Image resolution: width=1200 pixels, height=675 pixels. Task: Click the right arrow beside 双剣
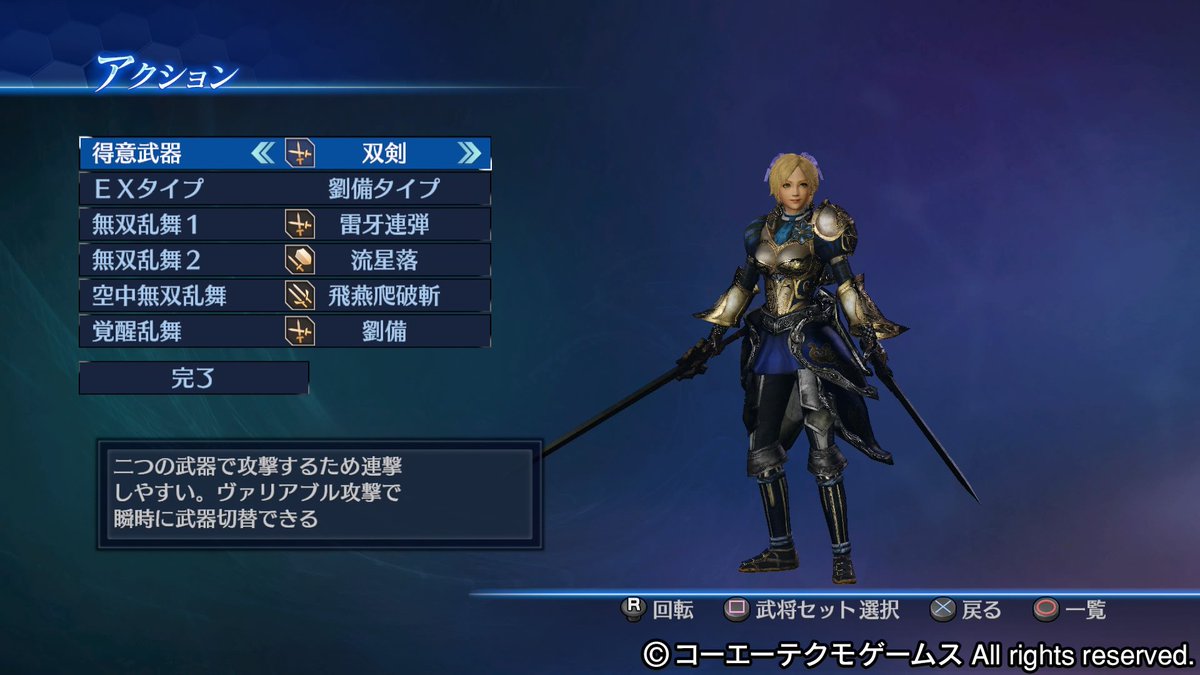coord(468,153)
